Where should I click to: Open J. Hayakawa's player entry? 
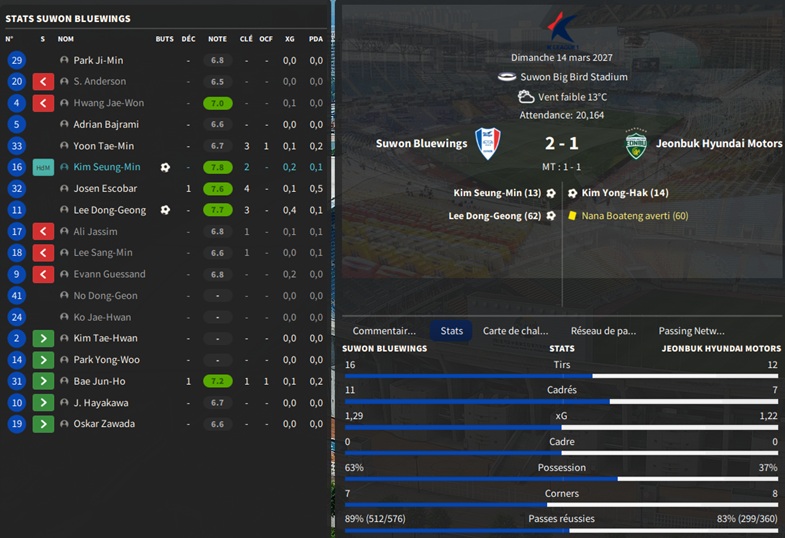(101, 403)
